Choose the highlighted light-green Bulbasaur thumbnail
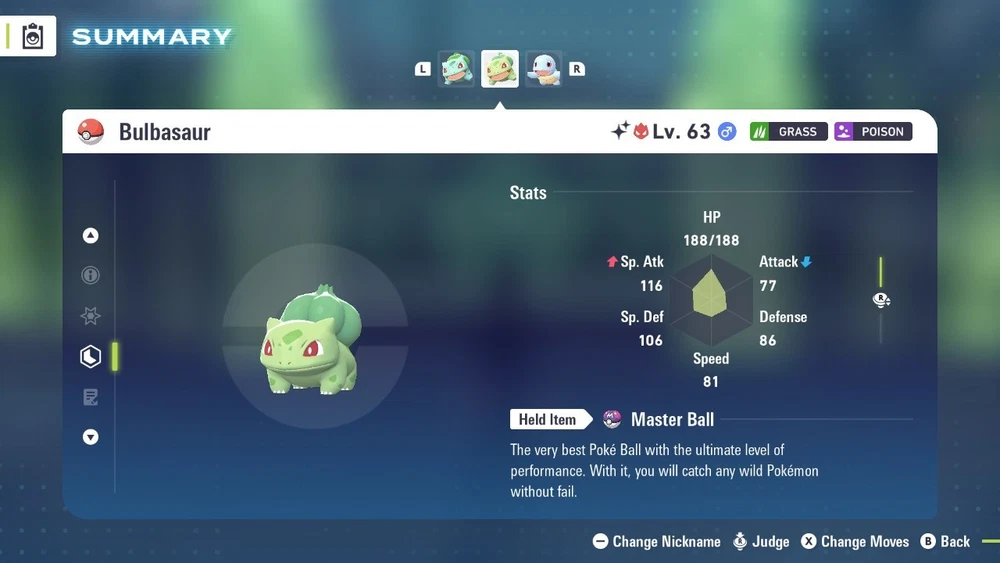 [x=500, y=69]
